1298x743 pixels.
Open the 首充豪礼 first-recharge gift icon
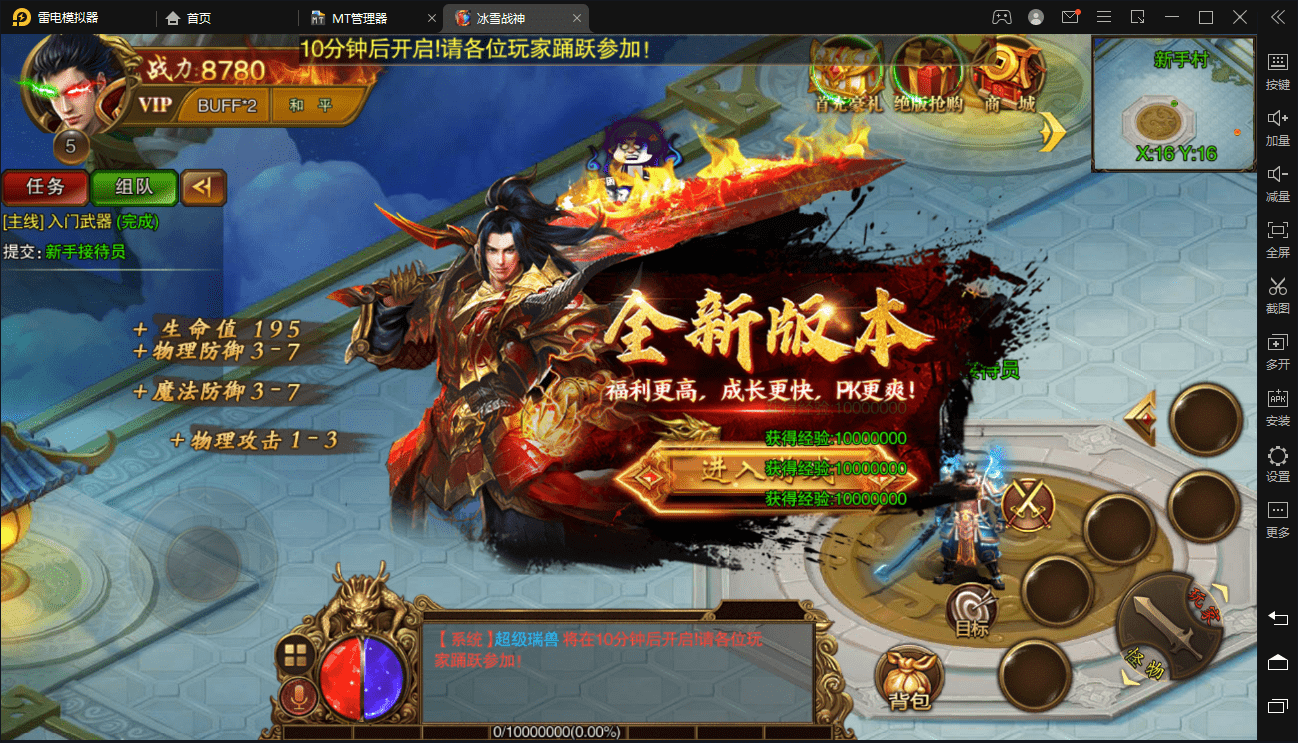(847, 80)
